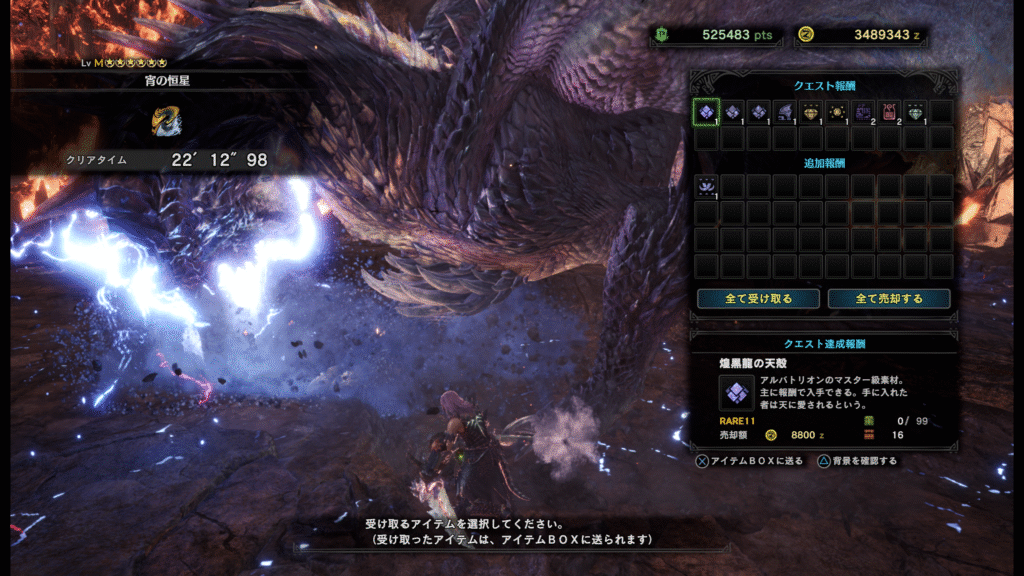
Task: Choose the 全て売却する (sell all) button
Action: 889,298
